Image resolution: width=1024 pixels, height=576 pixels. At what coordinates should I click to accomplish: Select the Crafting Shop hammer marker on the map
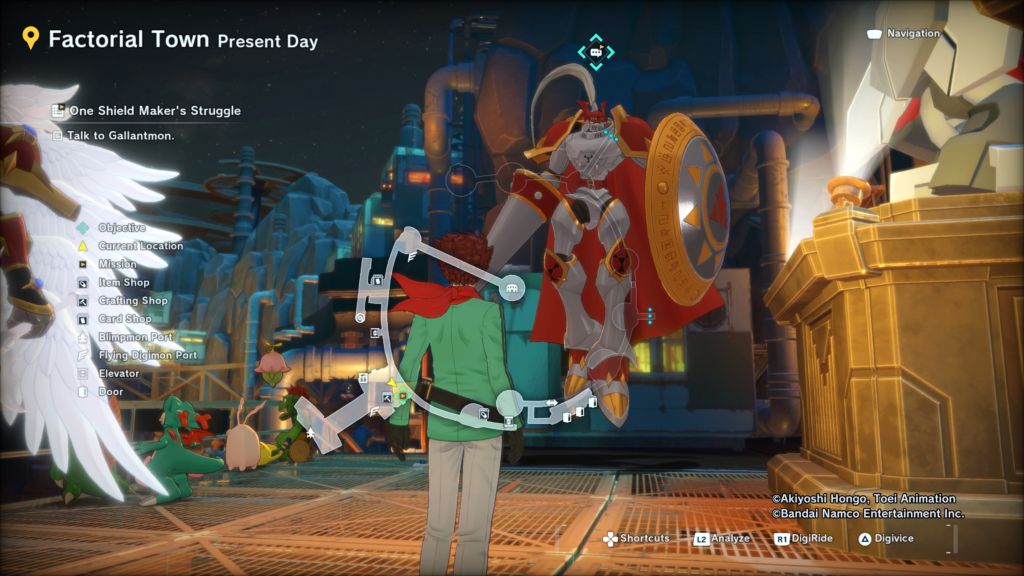(387, 396)
